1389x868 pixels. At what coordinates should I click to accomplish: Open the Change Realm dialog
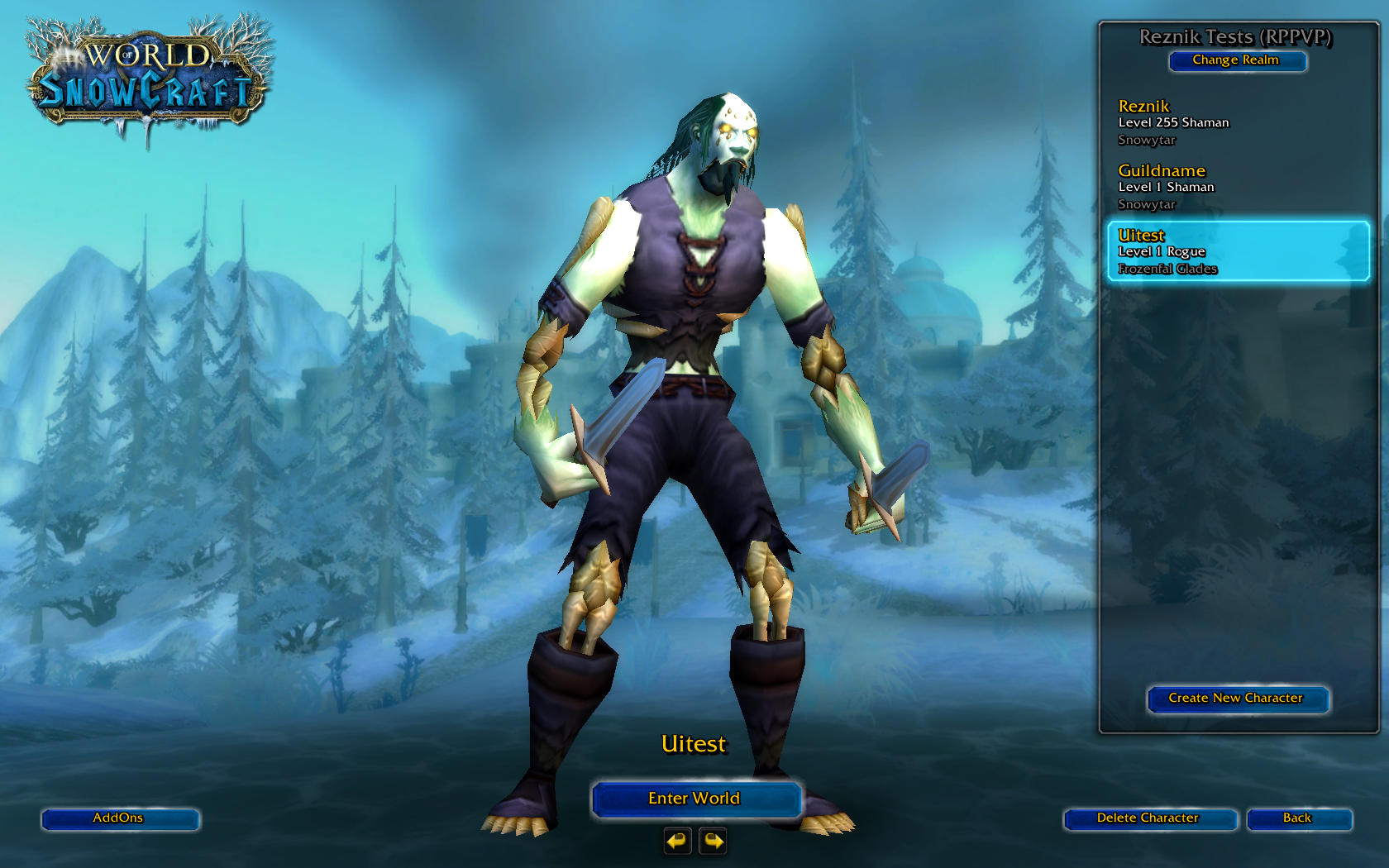point(1238,60)
